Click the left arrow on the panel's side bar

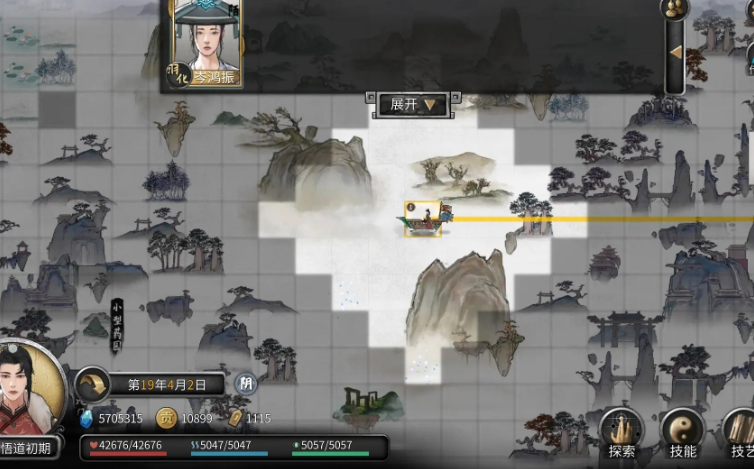click(675, 52)
